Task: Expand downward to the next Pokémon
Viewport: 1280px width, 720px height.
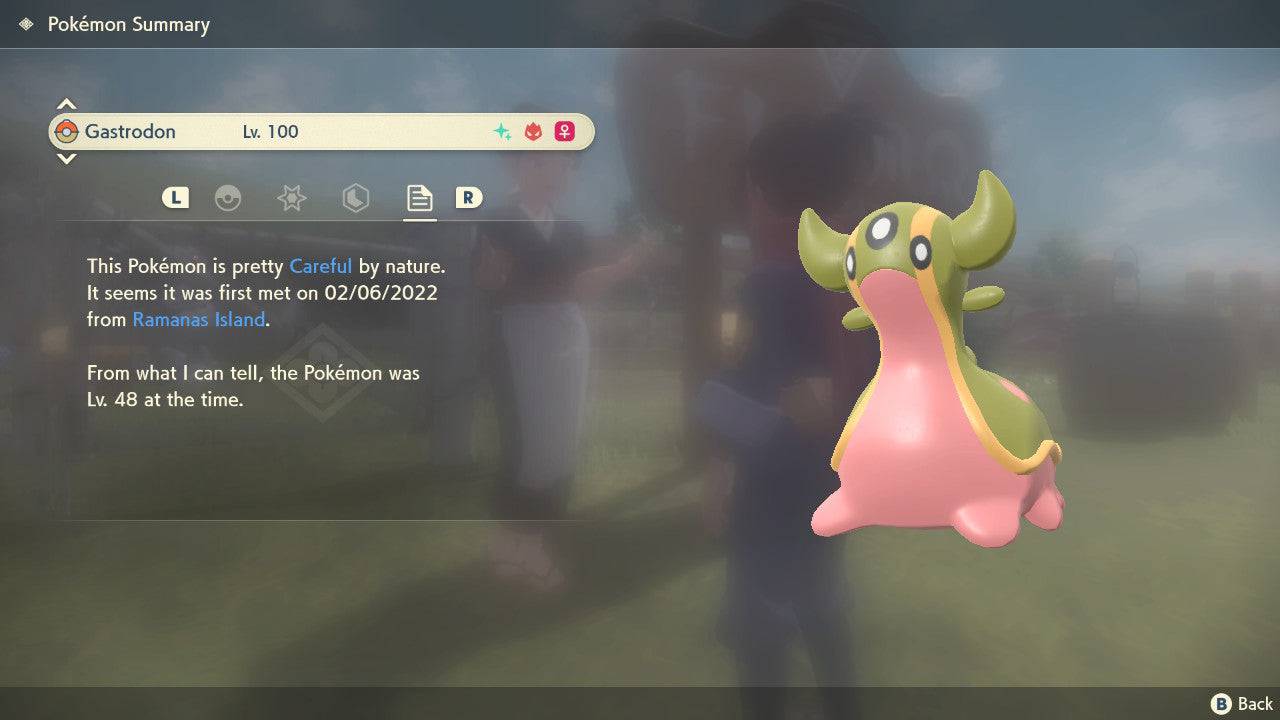Action: (66, 159)
